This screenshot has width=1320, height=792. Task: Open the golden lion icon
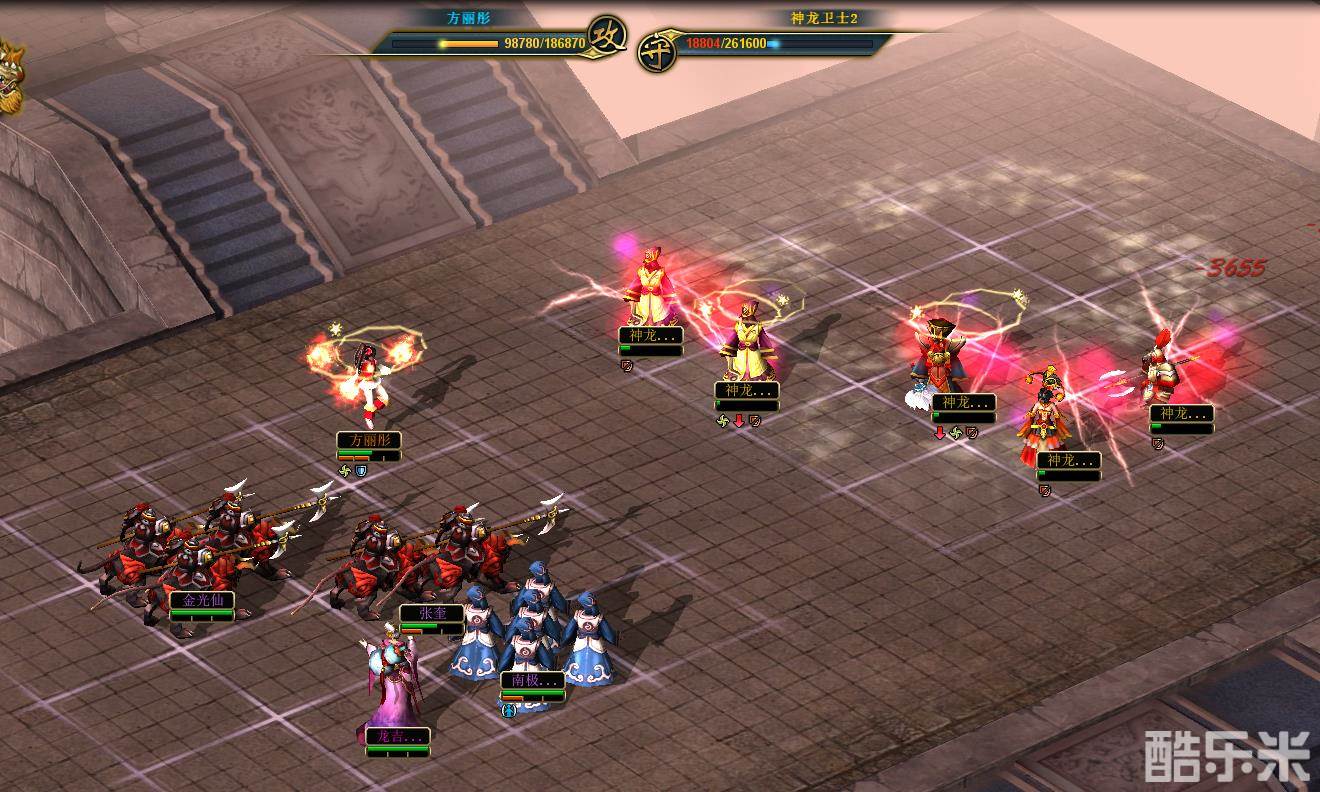[8, 78]
